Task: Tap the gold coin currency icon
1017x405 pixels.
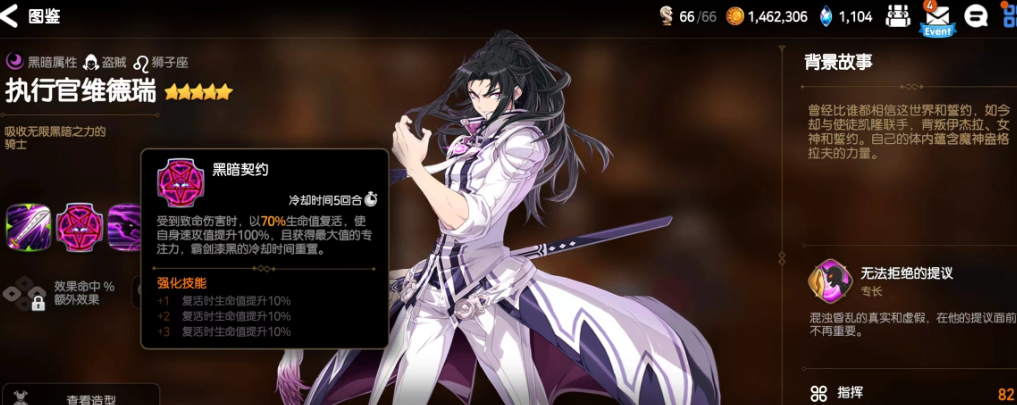Action: coord(735,16)
